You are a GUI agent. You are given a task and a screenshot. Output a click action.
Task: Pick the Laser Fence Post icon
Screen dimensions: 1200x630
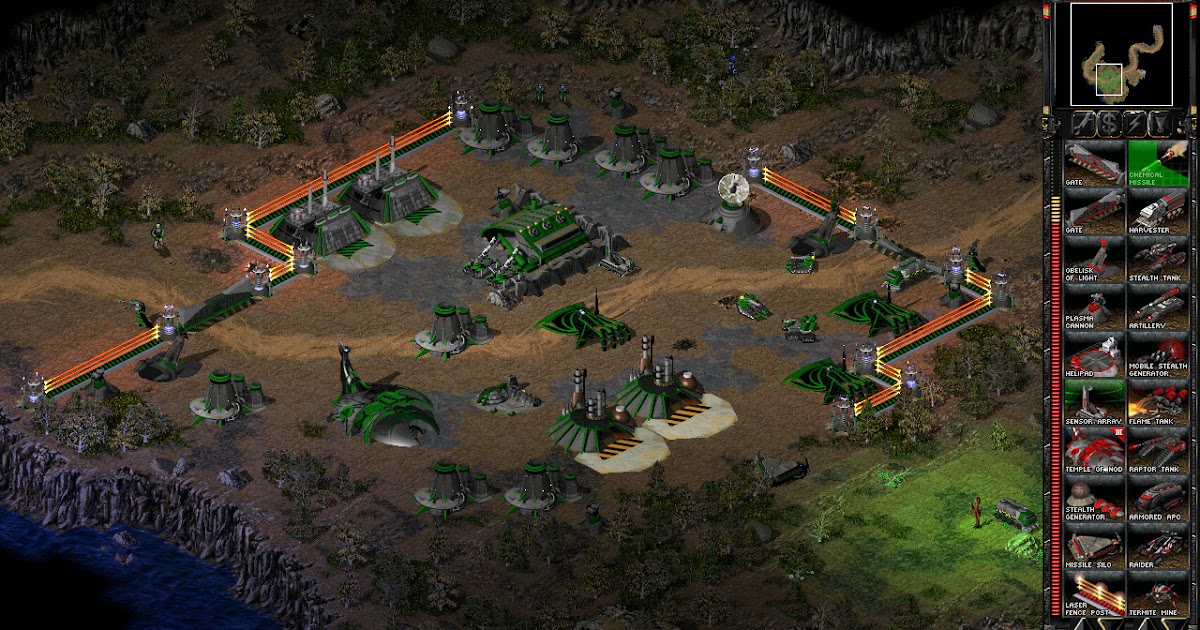pyautogui.click(x=1093, y=595)
